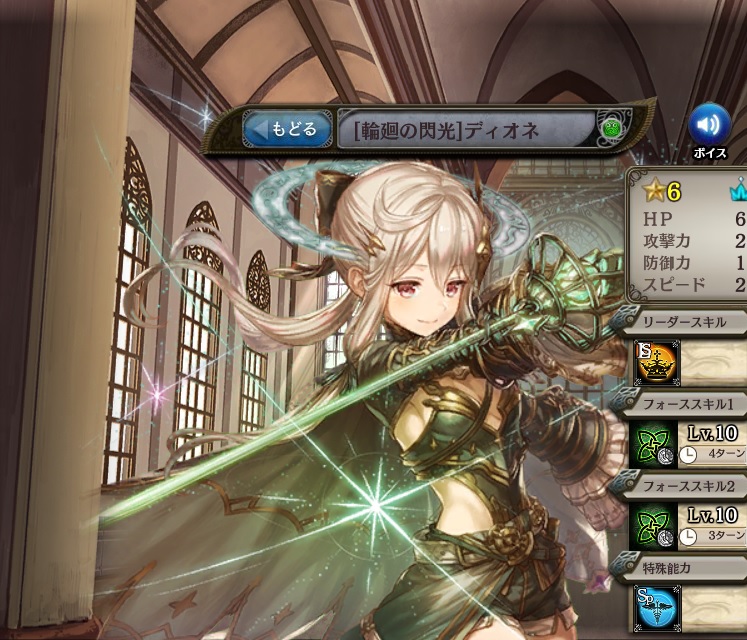The height and width of the screenshot is (640, 747).
Task: Select the leader skill crown icon
Action: click(x=655, y=363)
